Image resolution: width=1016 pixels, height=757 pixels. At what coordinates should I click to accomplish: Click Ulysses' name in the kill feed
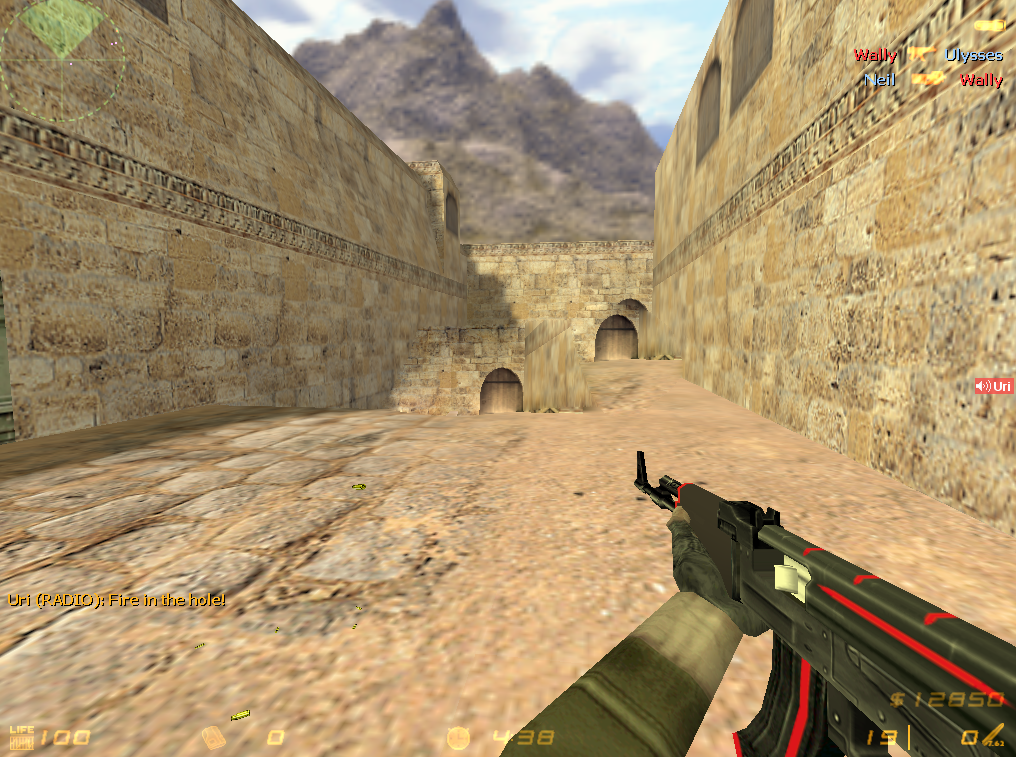tap(973, 55)
